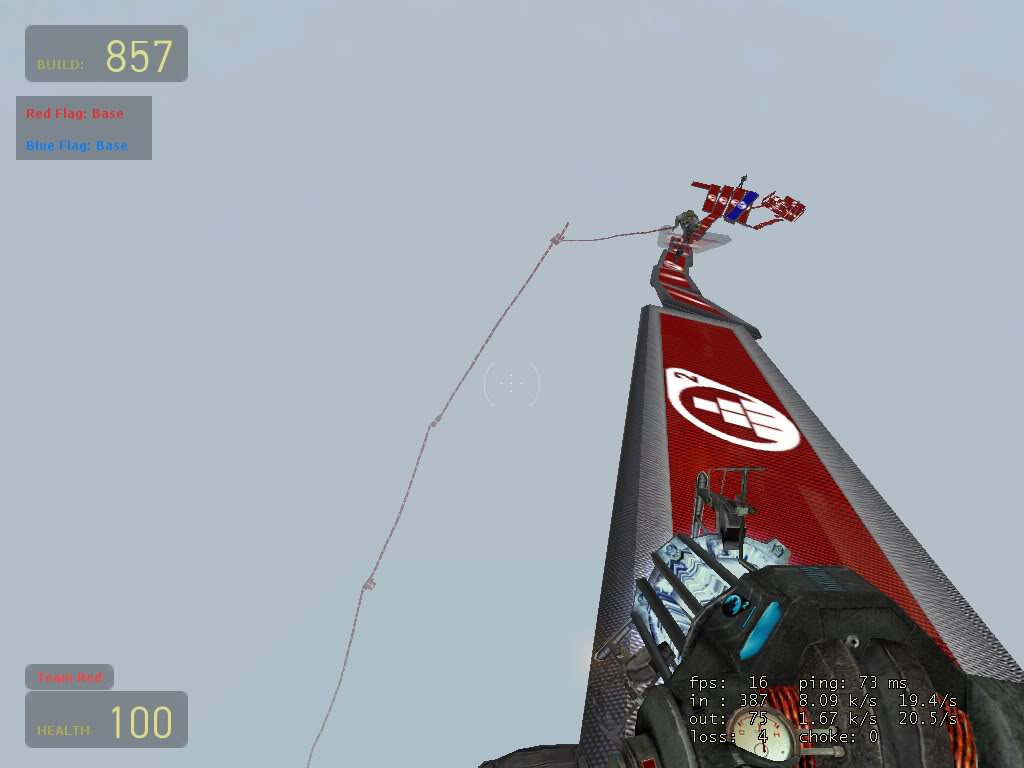Select the Blue Flag status entry

pyautogui.click(x=77, y=146)
